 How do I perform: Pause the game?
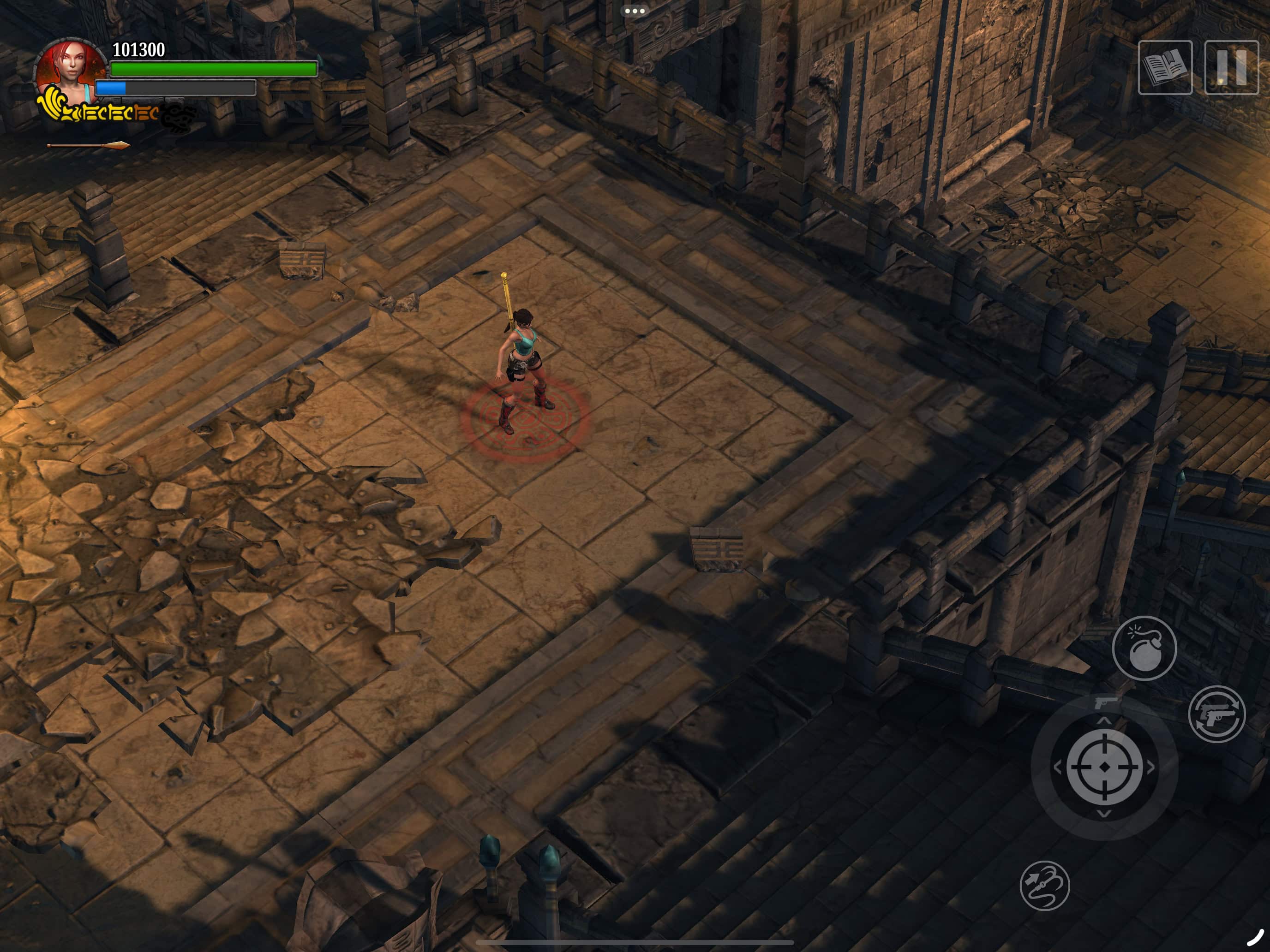(x=1231, y=68)
